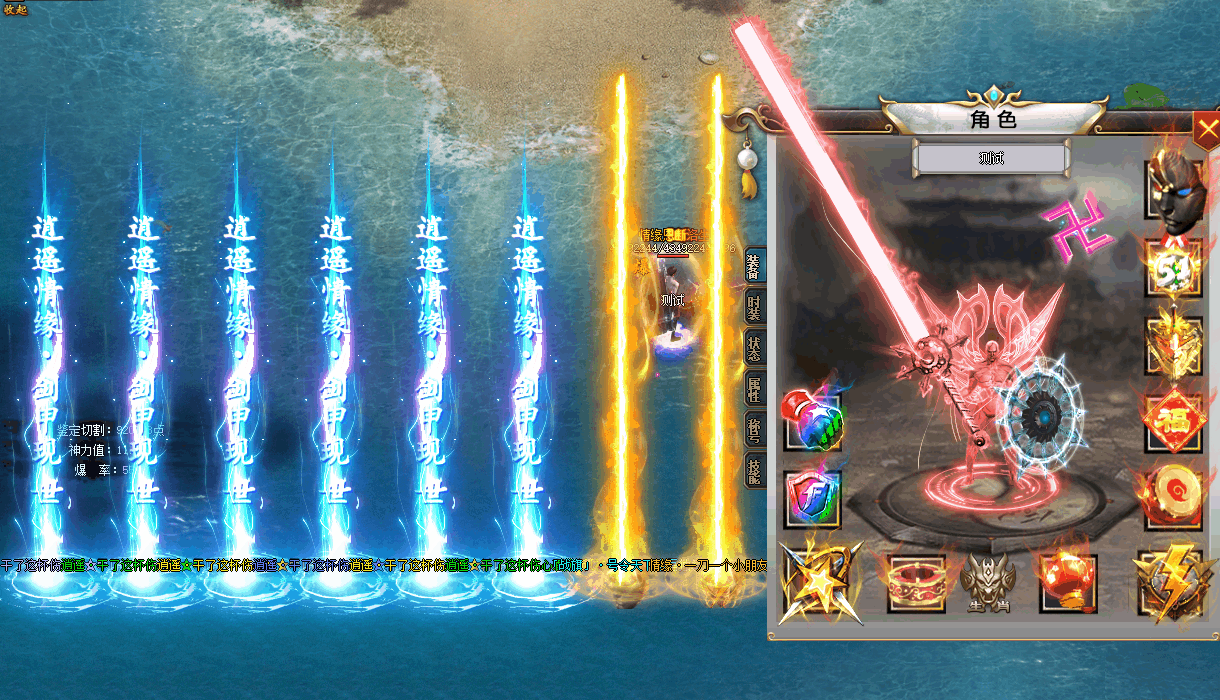This screenshot has width=1220, height=700.
Task: Open the 生肖 zodiac beast slot
Action: coord(988,584)
